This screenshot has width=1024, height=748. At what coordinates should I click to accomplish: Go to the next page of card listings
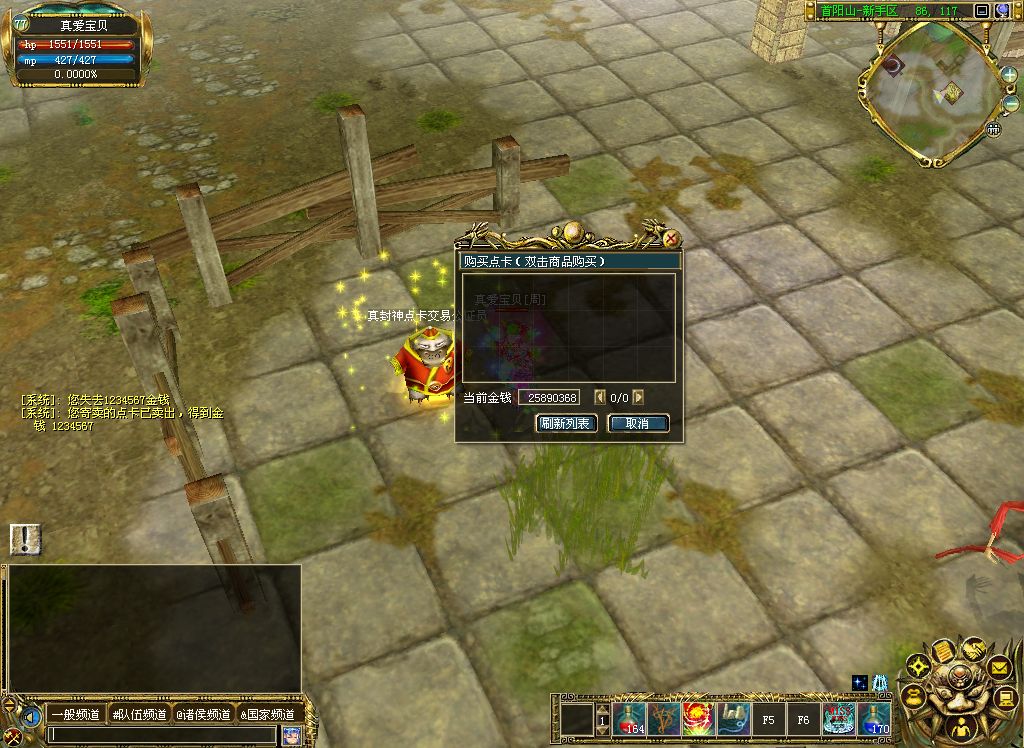point(638,398)
